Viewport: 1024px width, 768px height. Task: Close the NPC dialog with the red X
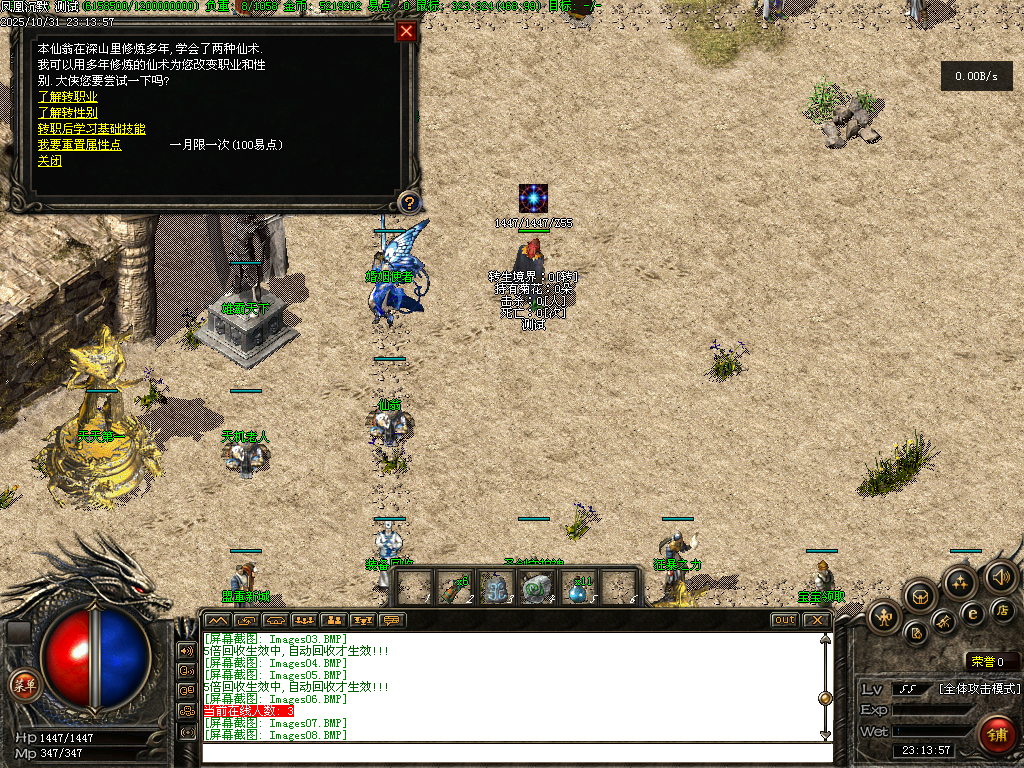click(405, 31)
